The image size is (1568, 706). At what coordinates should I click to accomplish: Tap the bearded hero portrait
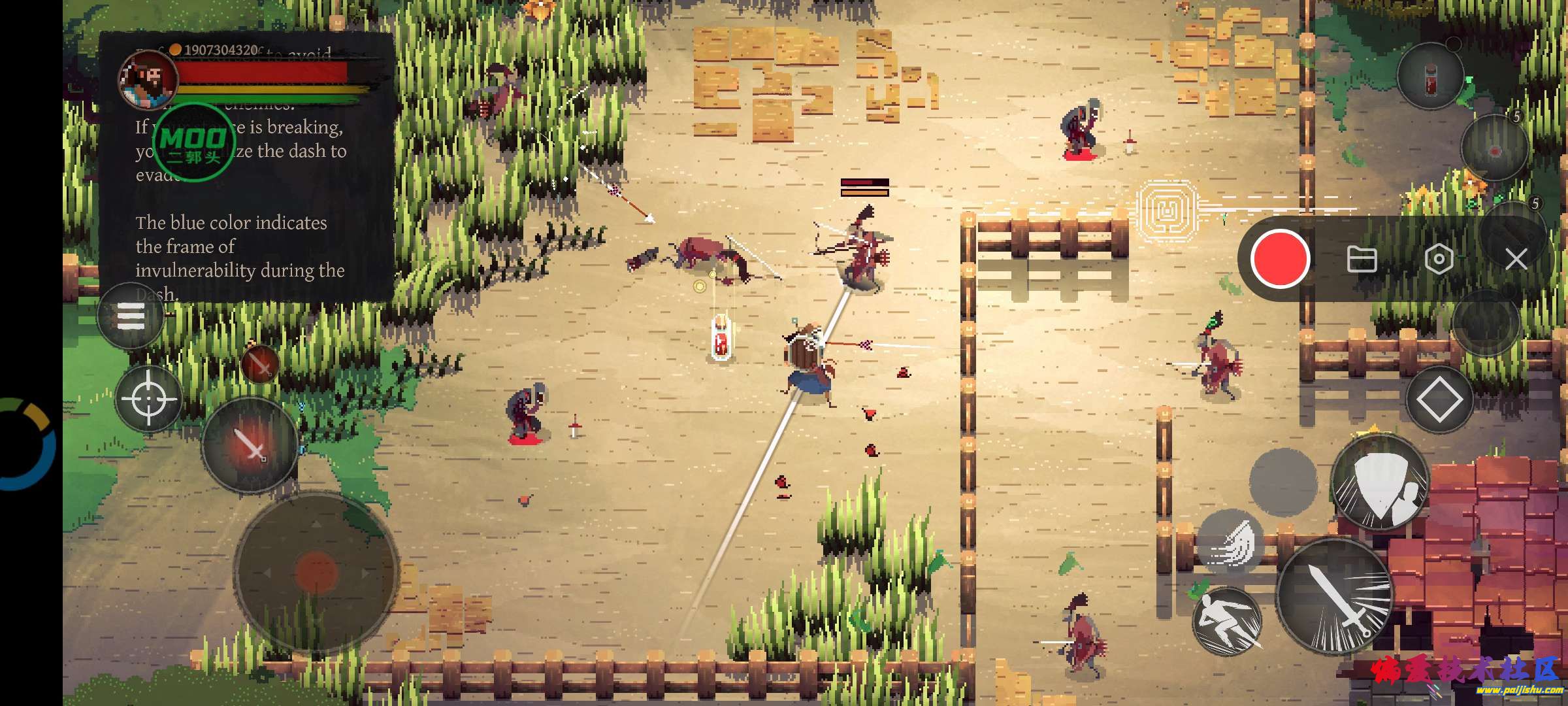[148, 80]
